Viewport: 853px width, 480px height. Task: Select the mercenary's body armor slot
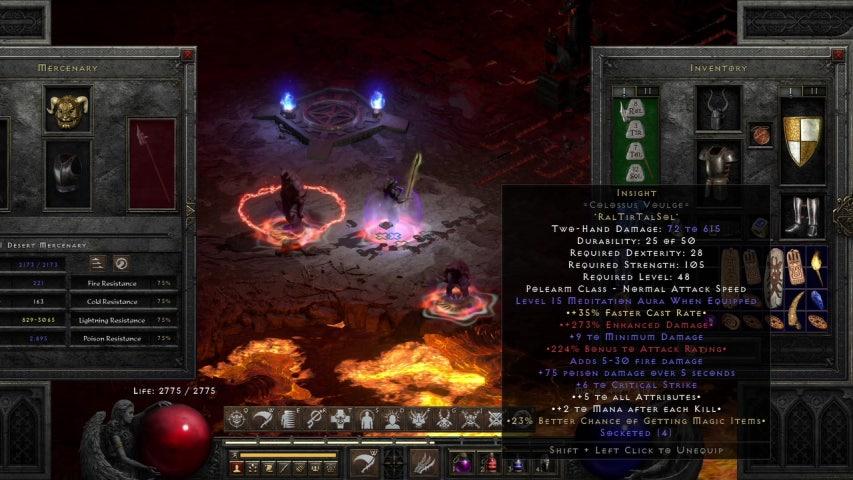68,173
